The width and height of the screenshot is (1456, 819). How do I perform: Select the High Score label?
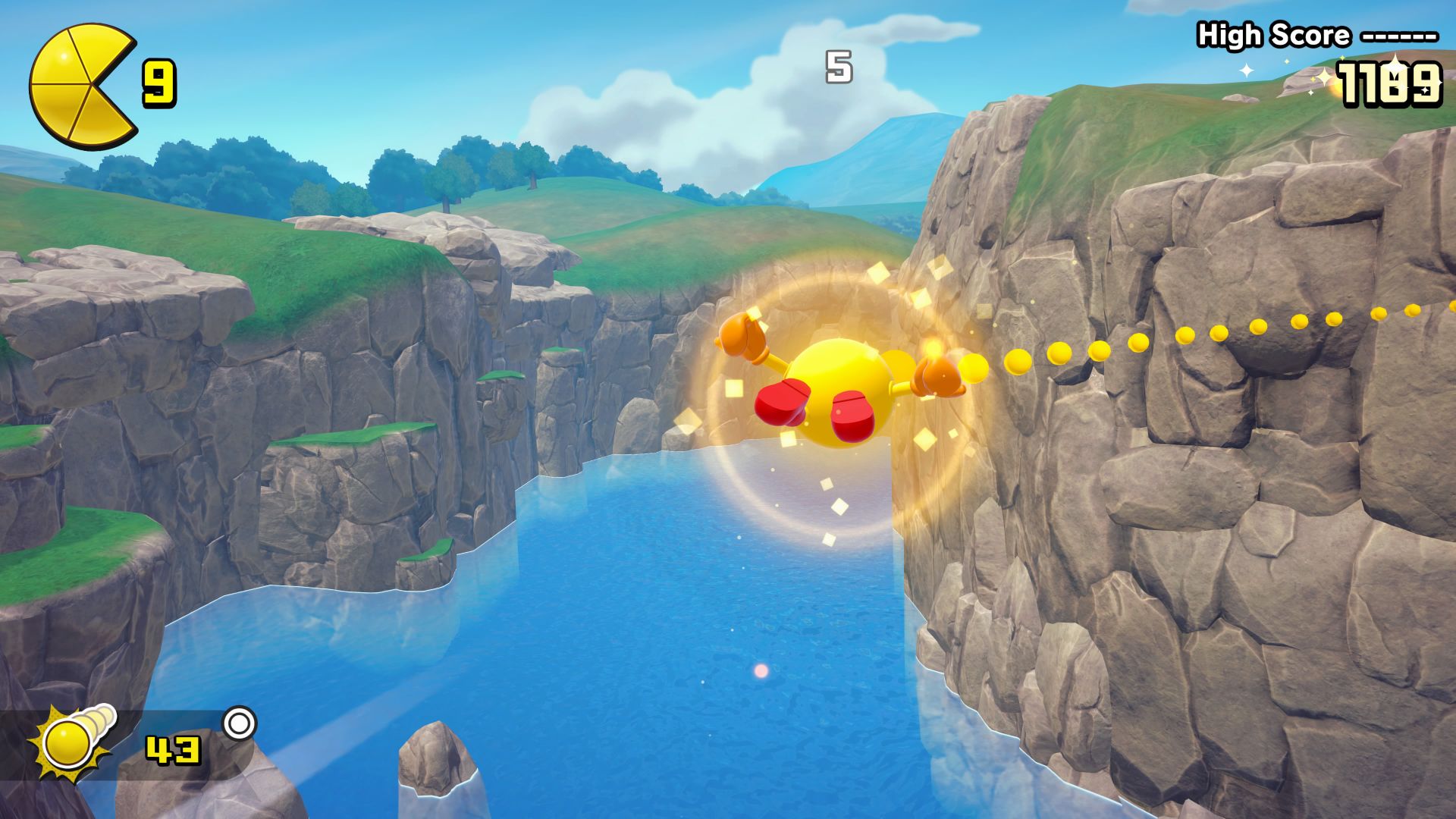(1274, 34)
